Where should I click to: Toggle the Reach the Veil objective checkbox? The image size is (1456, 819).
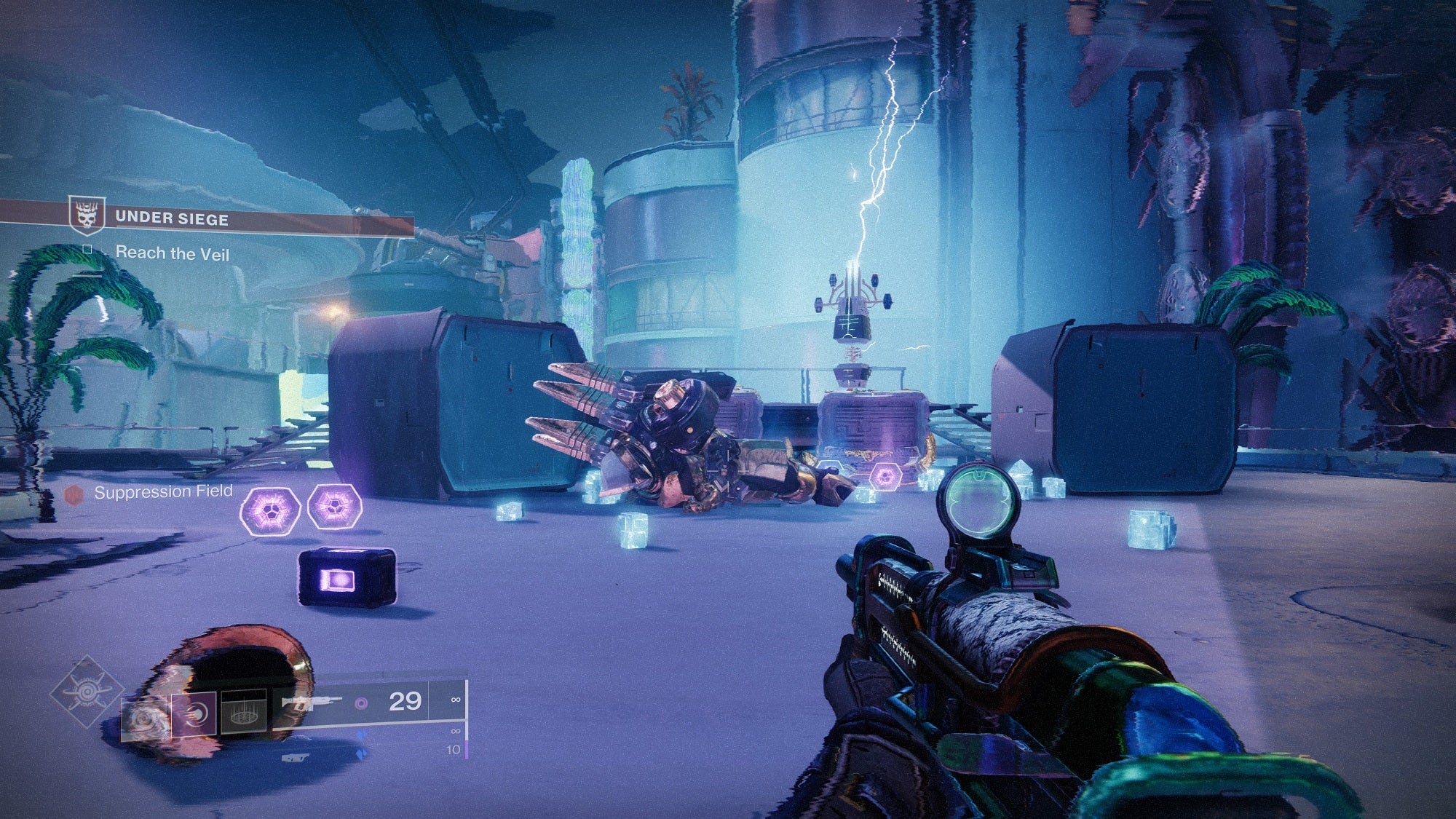[87, 250]
